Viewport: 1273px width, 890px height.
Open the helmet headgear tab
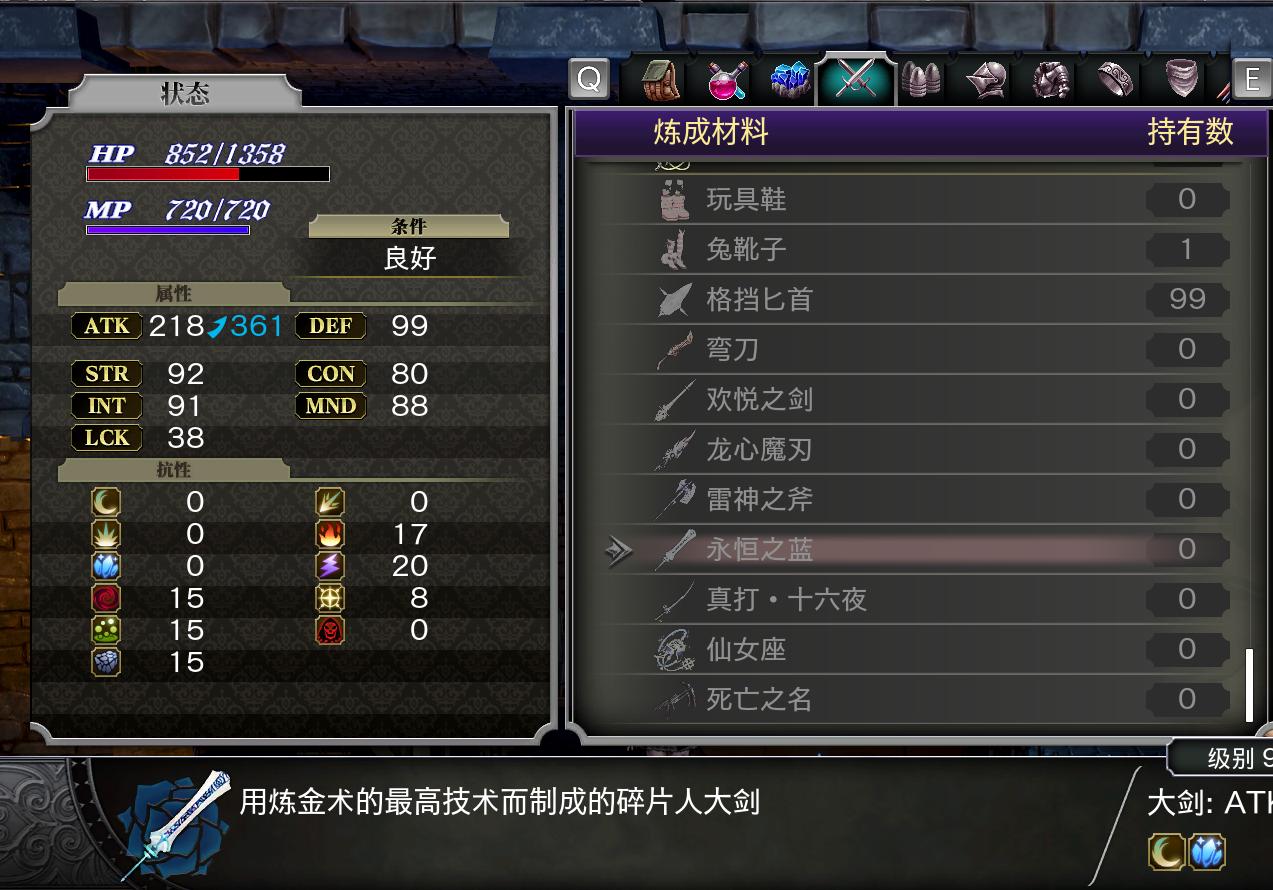click(987, 80)
